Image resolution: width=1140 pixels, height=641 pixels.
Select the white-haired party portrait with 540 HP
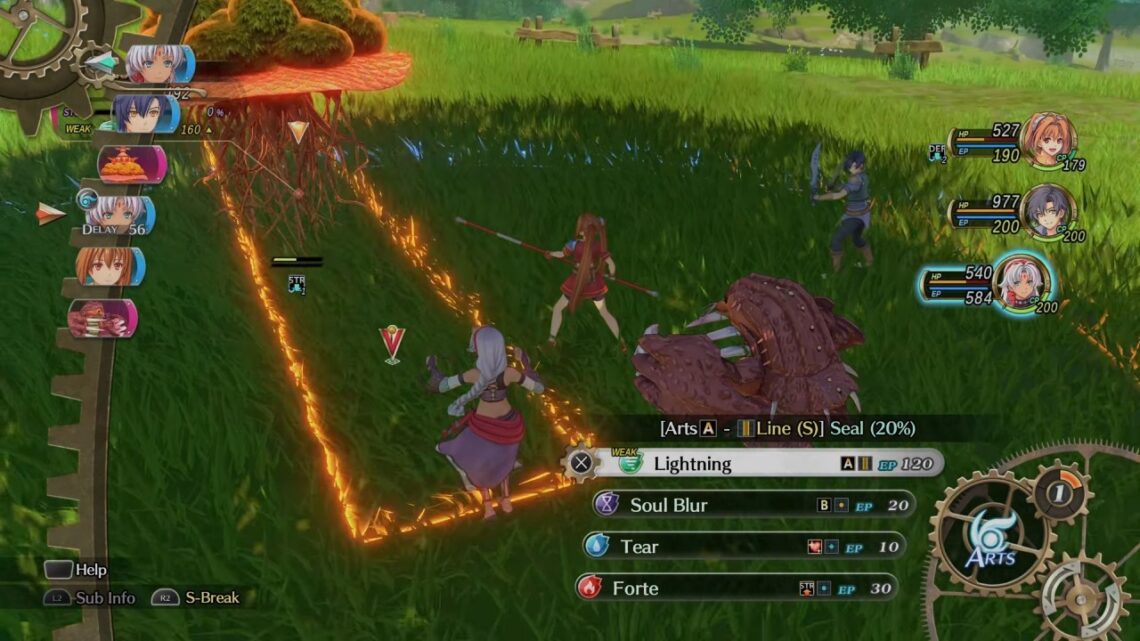point(1021,281)
